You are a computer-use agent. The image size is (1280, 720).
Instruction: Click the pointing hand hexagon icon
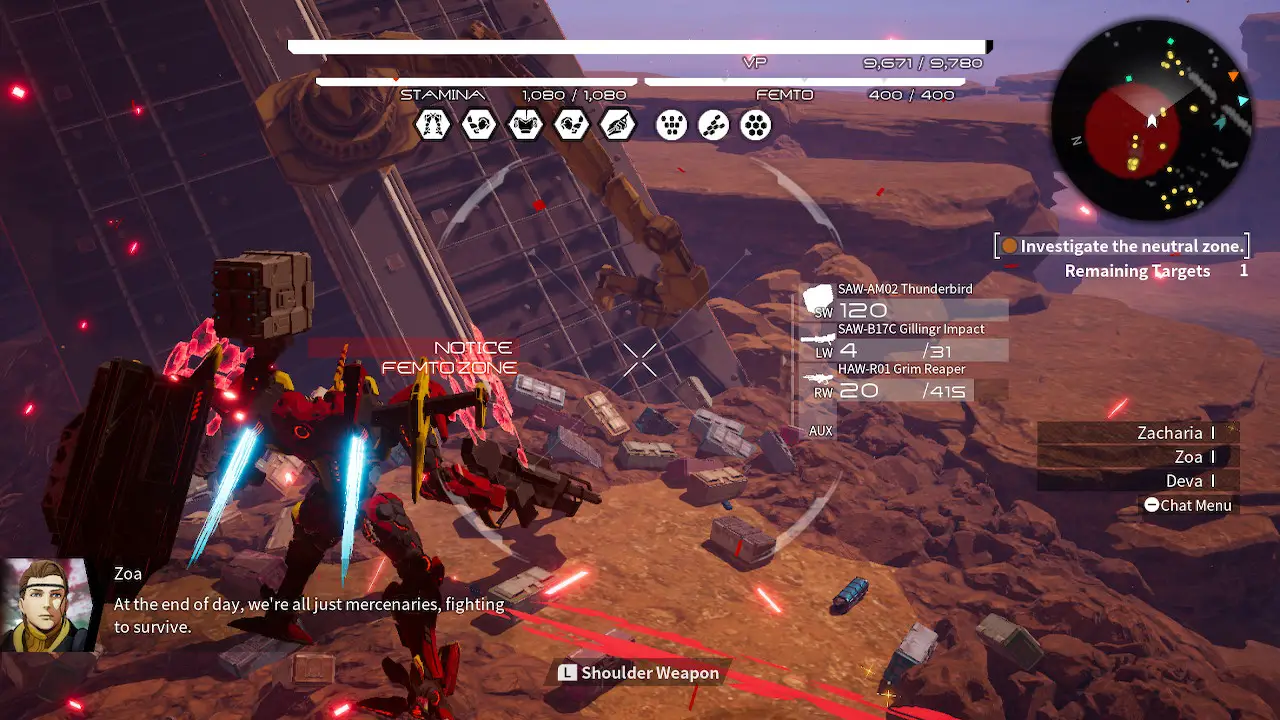(x=617, y=125)
